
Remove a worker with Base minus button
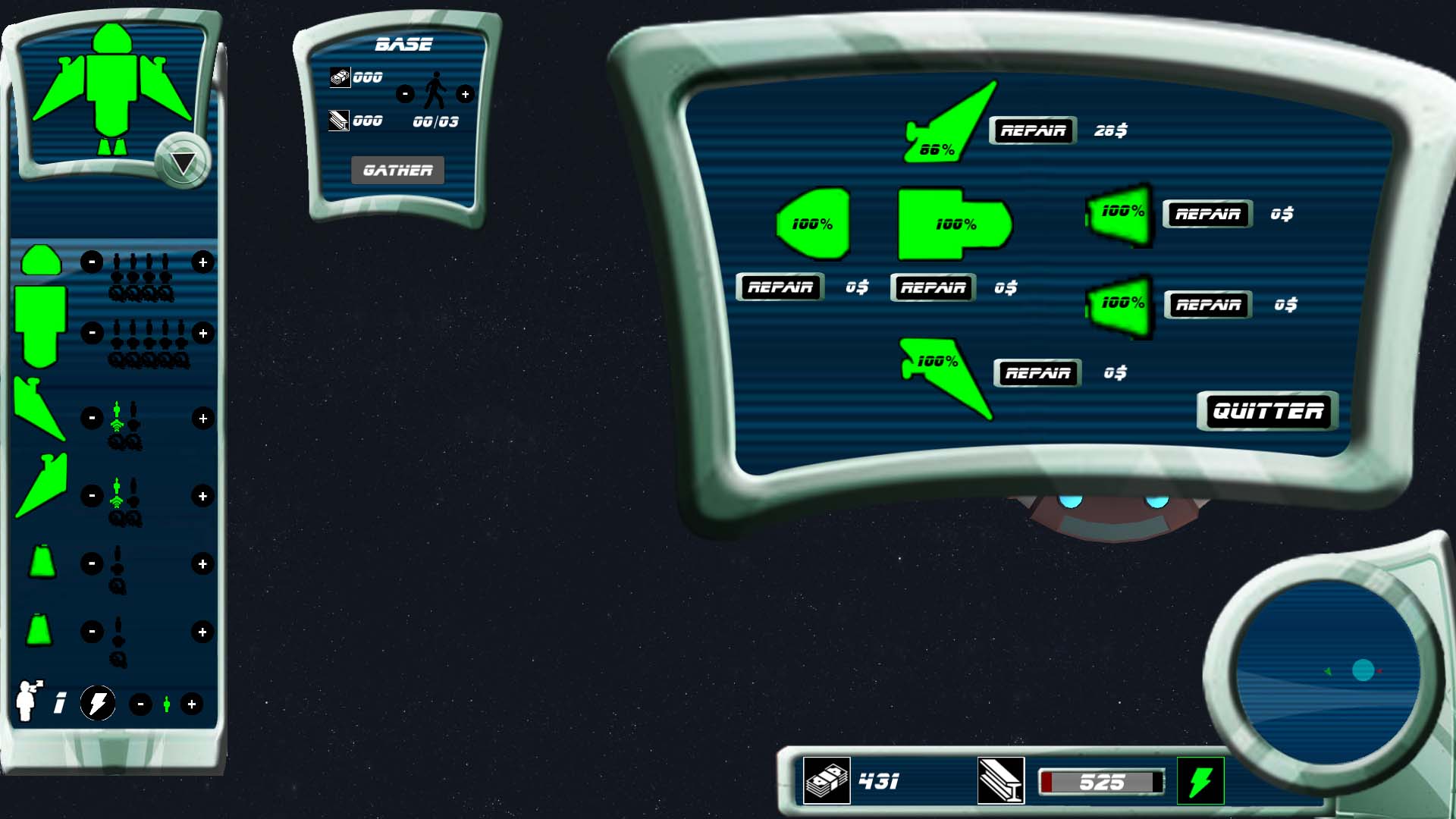coord(405,94)
